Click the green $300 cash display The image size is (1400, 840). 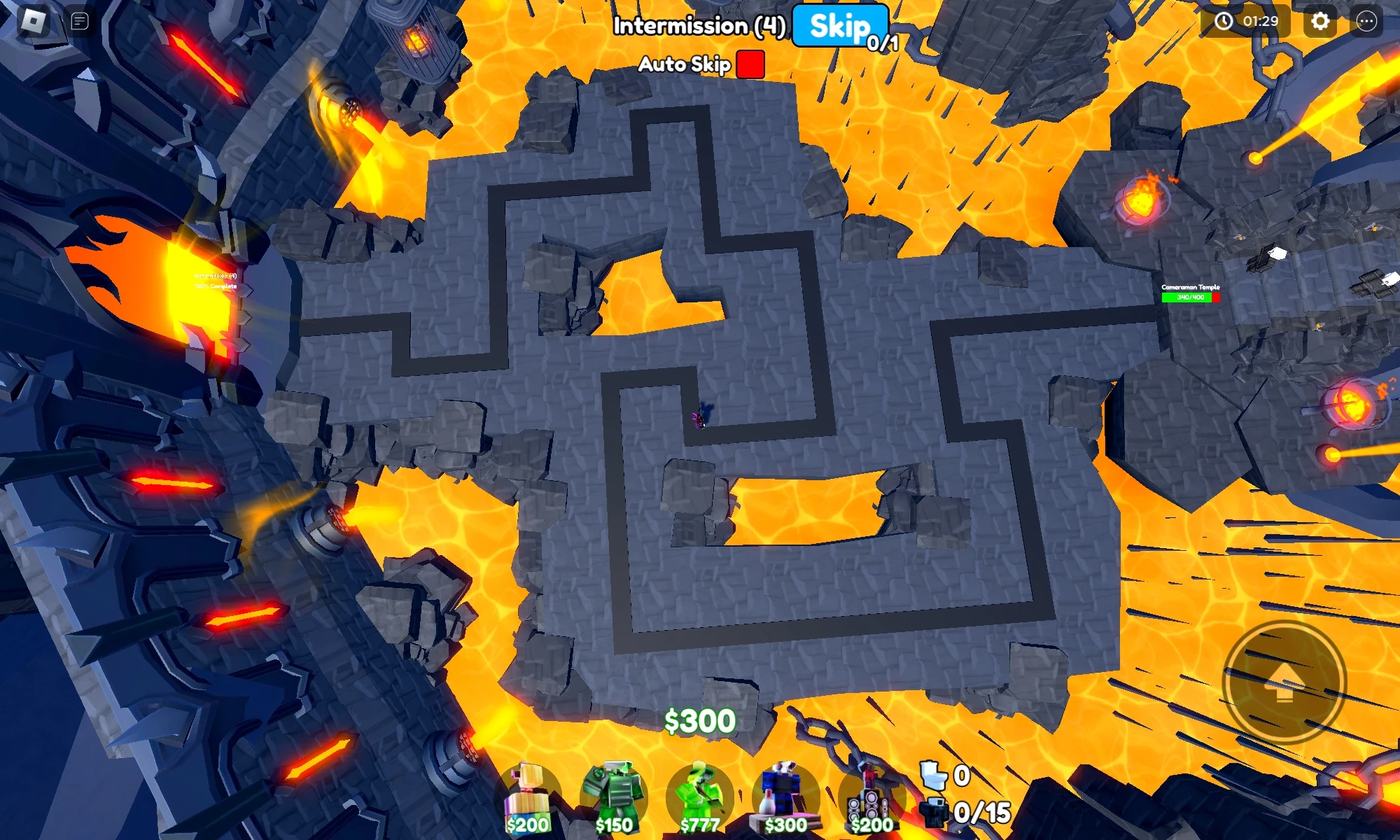pyautogui.click(x=700, y=722)
